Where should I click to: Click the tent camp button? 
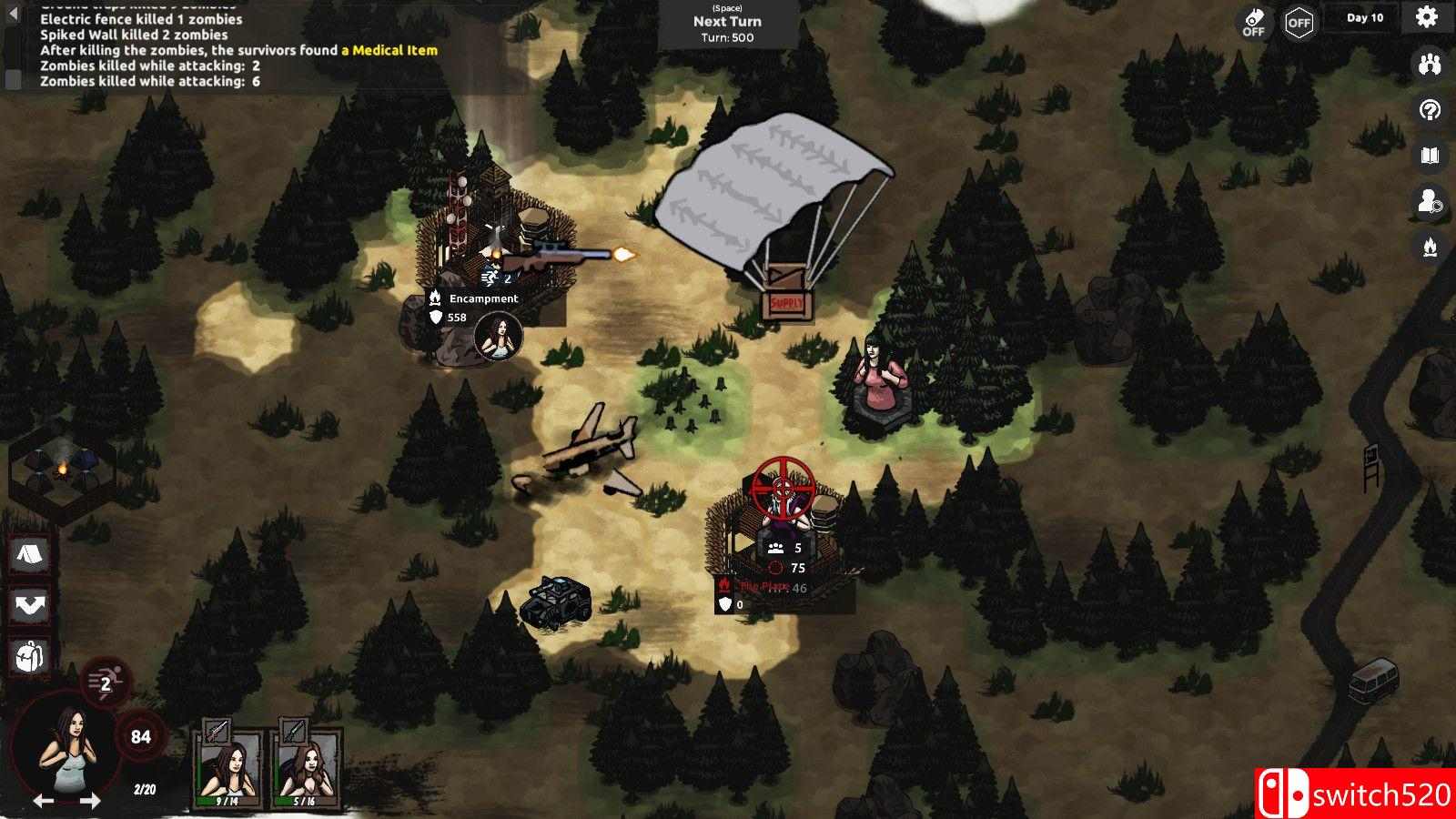coord(29,554)
